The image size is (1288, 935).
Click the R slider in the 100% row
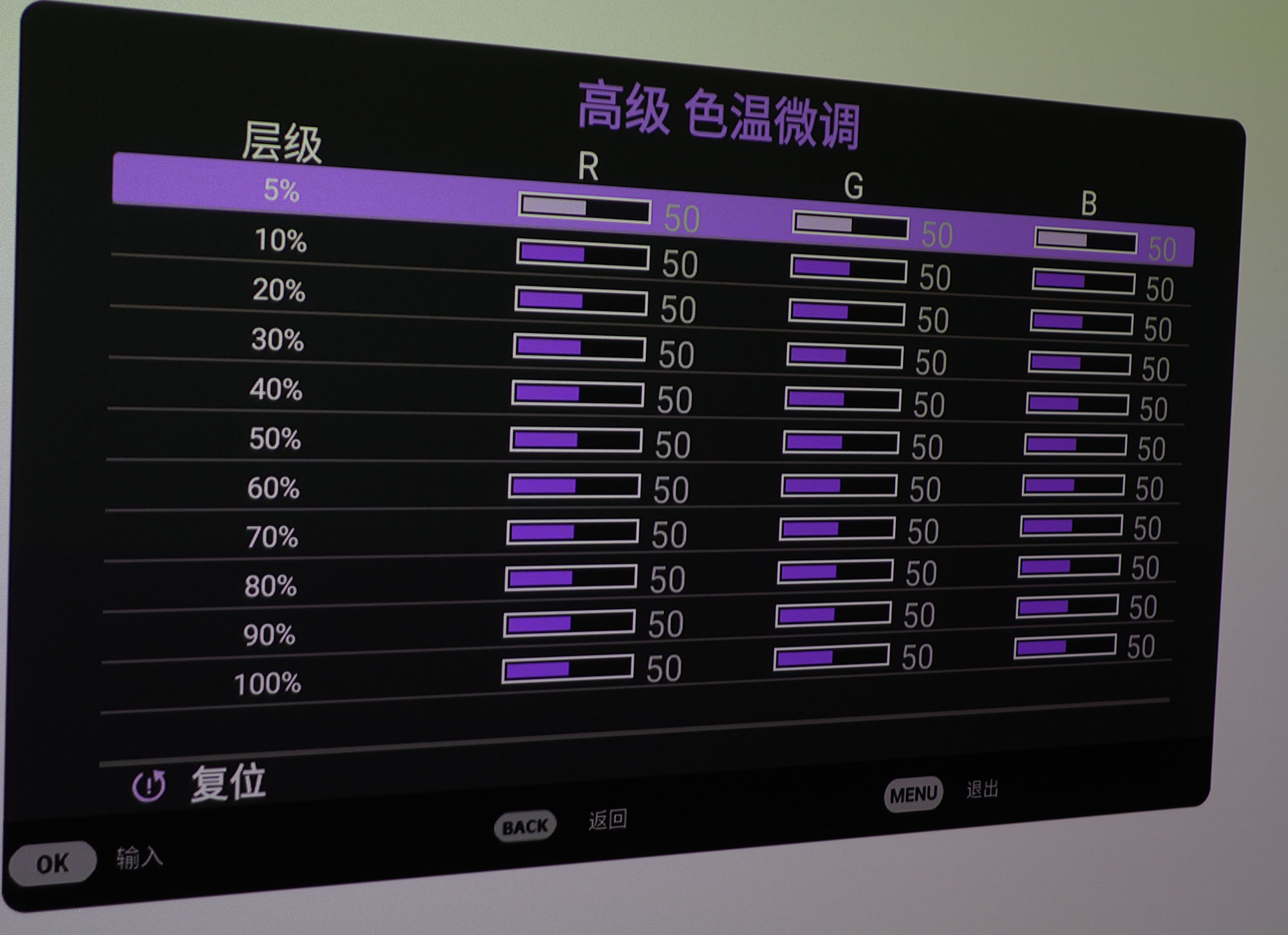click(569, 669)
